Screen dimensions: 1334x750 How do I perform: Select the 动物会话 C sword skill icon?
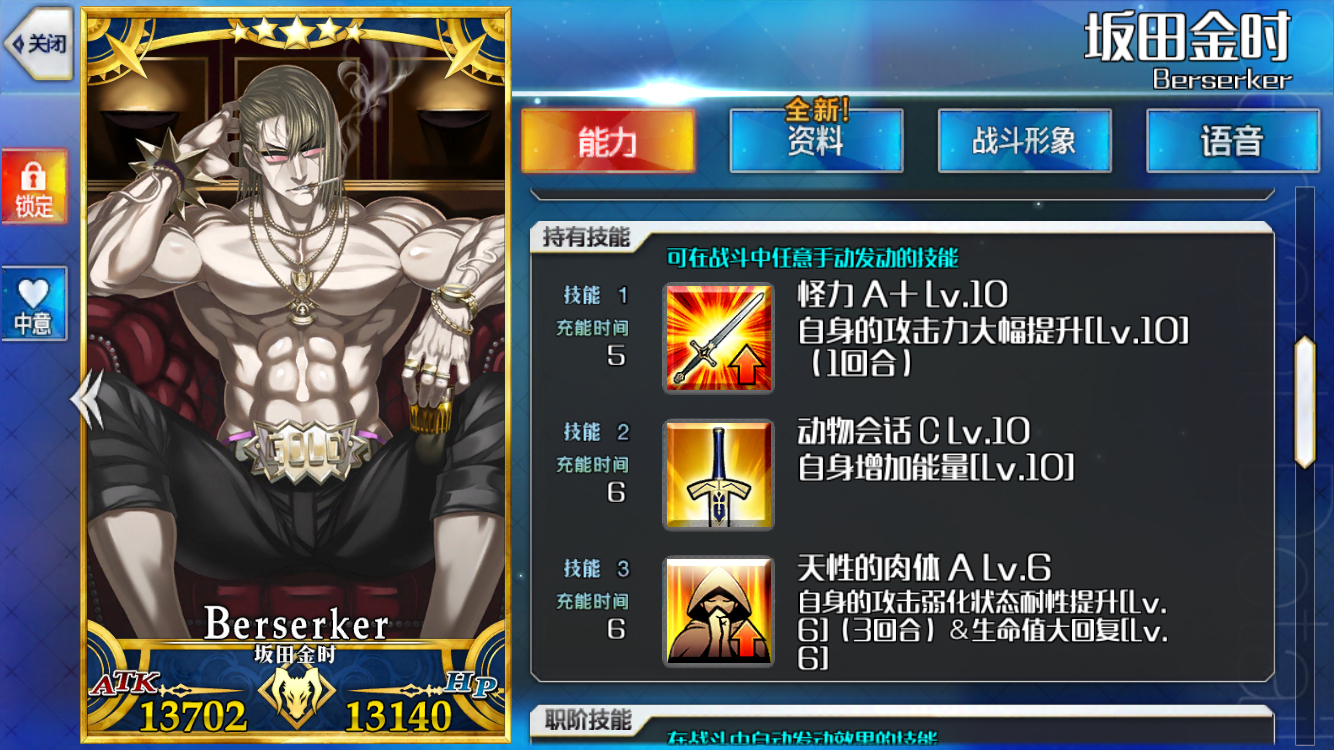click(x=718, y=473)
